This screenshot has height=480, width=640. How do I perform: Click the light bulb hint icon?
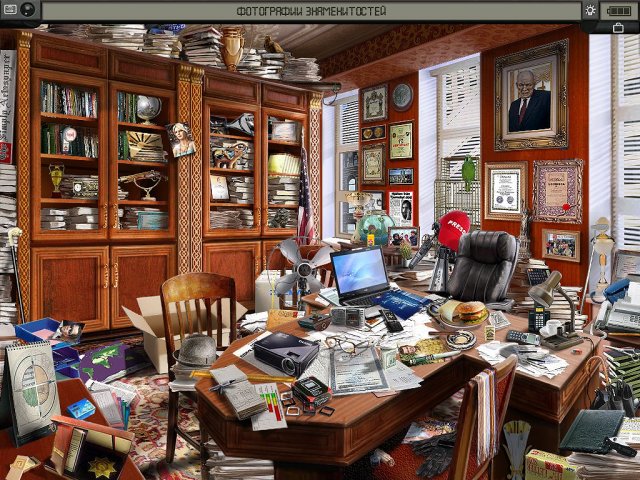[x=591, y=10]
